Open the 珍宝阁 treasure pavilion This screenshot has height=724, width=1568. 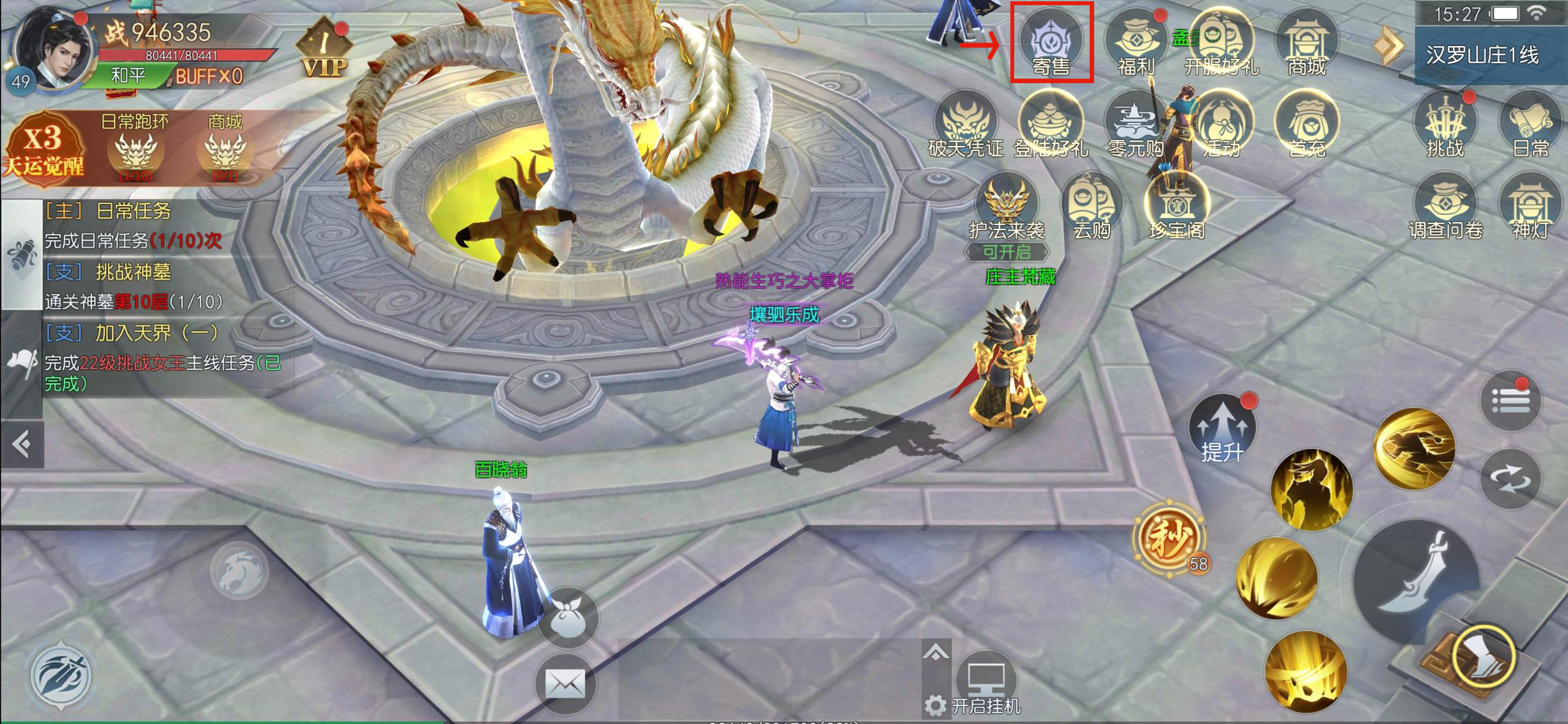(1177, 207)
